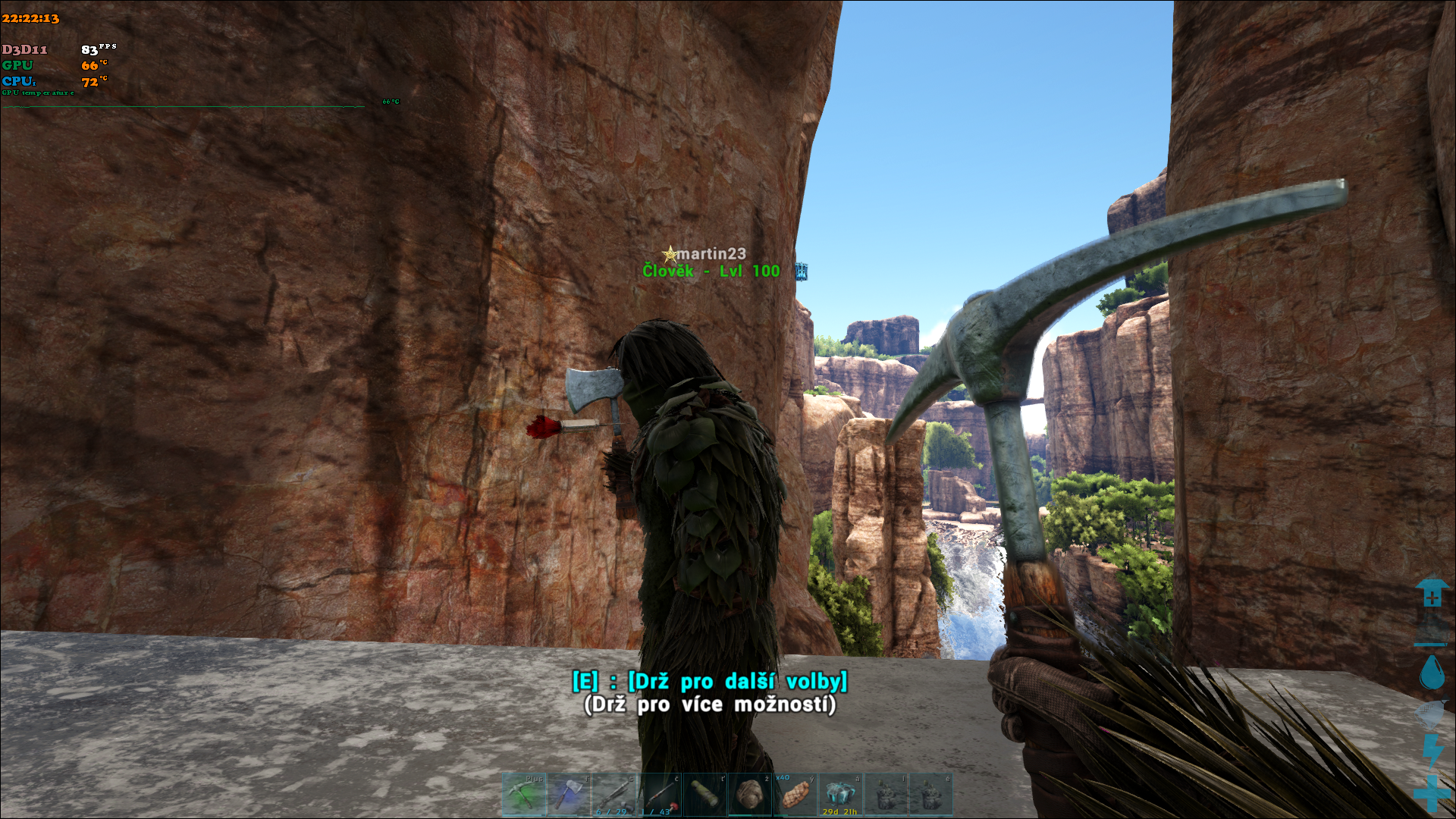Select the metal pickaxe hotbar slot
1456x819 pixels.
[524, 794]
